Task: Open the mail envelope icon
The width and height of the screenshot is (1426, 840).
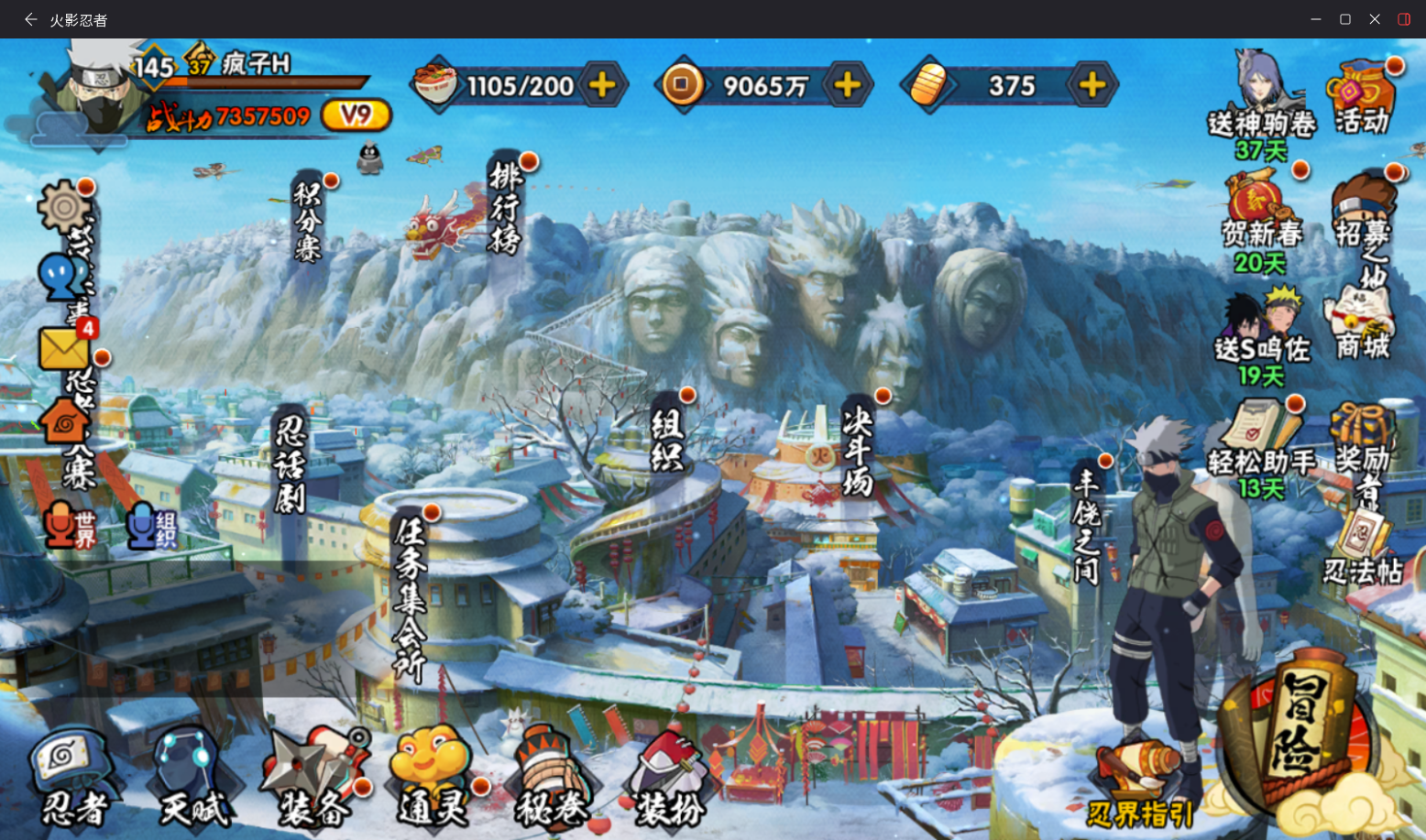Action: (64, 348)
